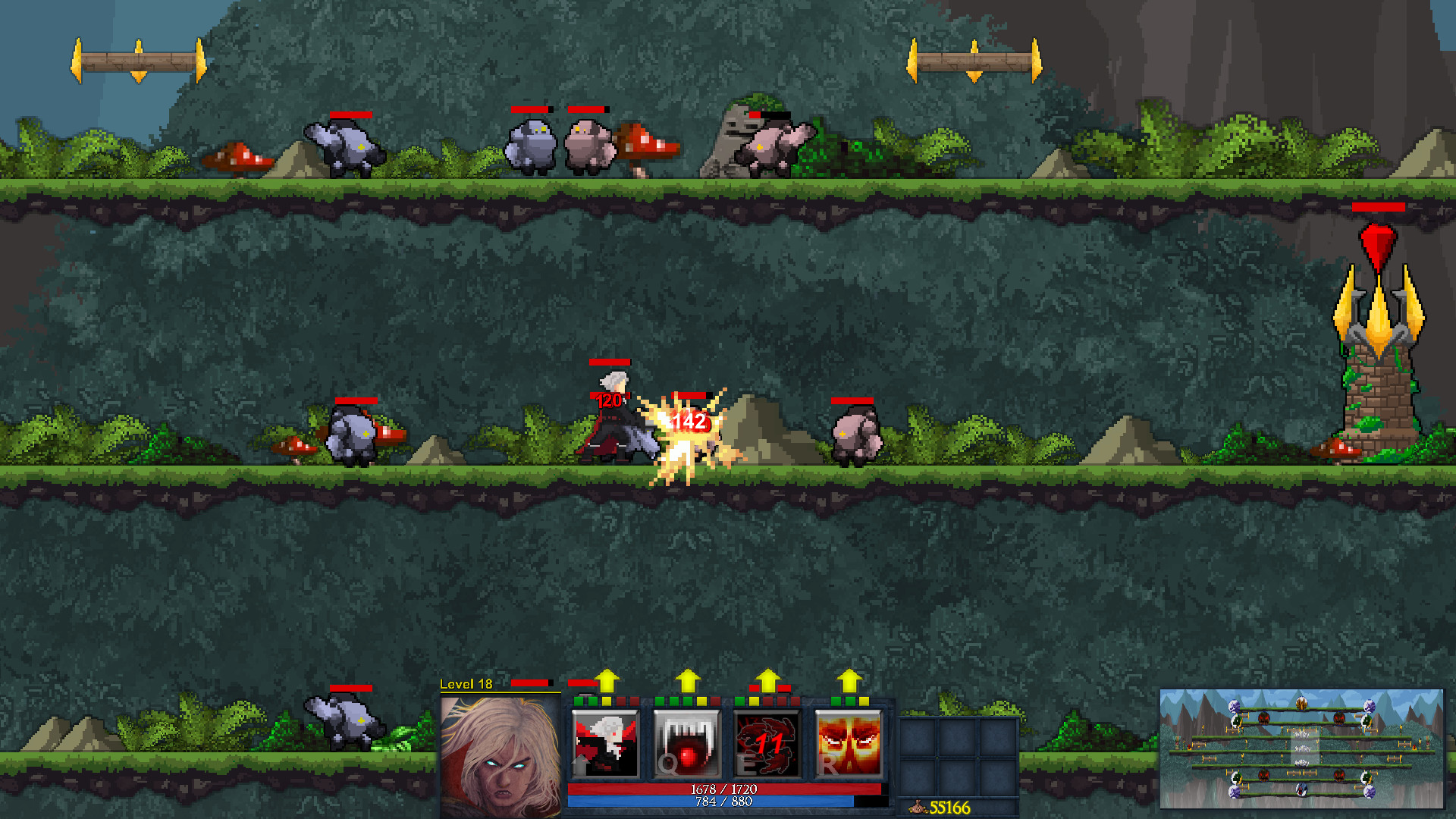Image resolution: width=1456 pixels, height=819 pixels.
Task: Select the vampire transformation ability icon
Action: click(604, 742)
